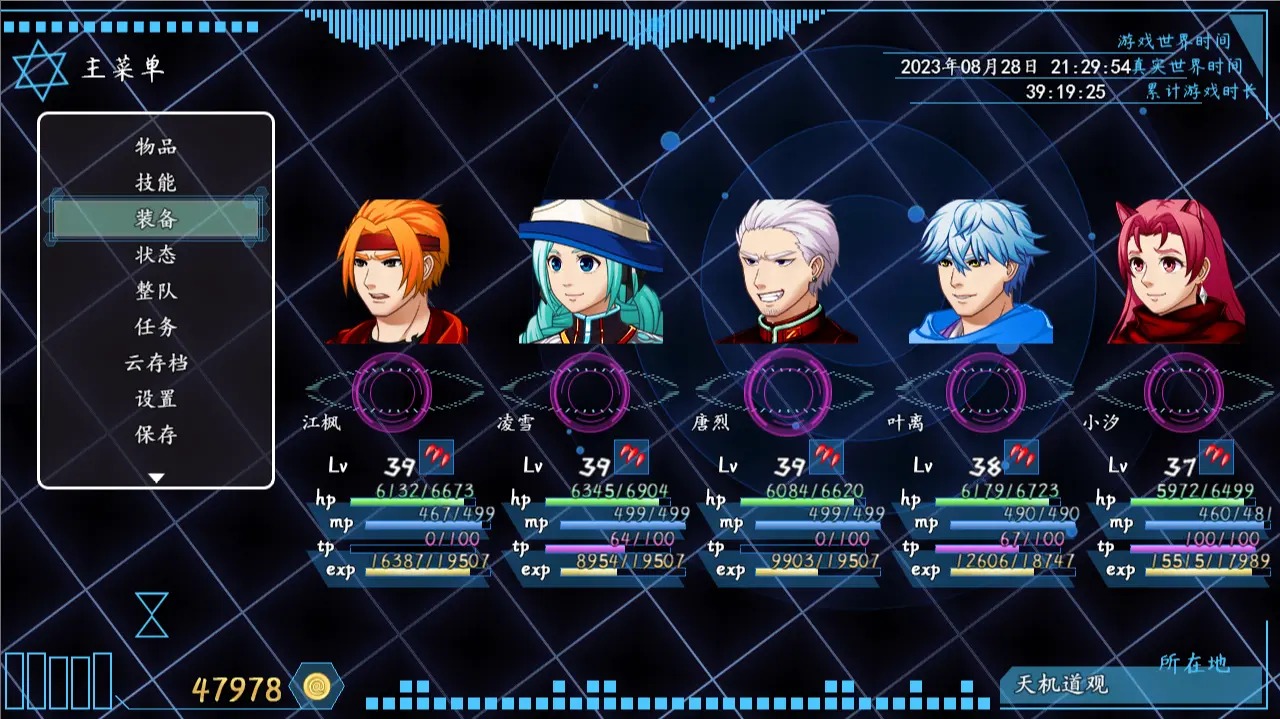The height and width of the screenshot is (719, 1280).
Task: Select orange-haired 江枫's portrait
Action: pyautogui.click(x=398, y=272)
